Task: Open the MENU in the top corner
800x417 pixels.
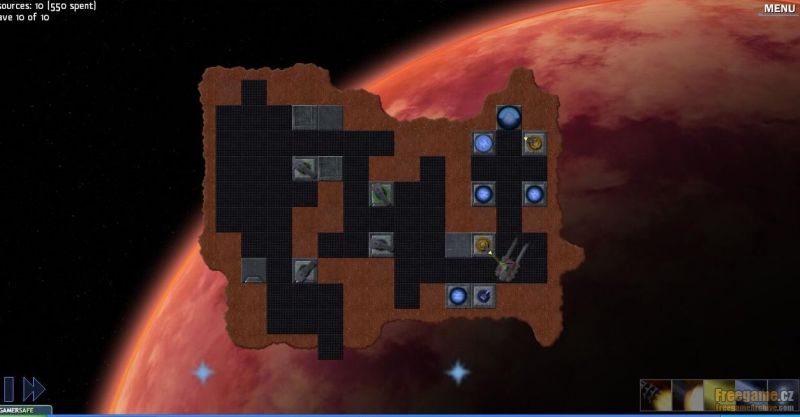Action: tap(779, 9)
